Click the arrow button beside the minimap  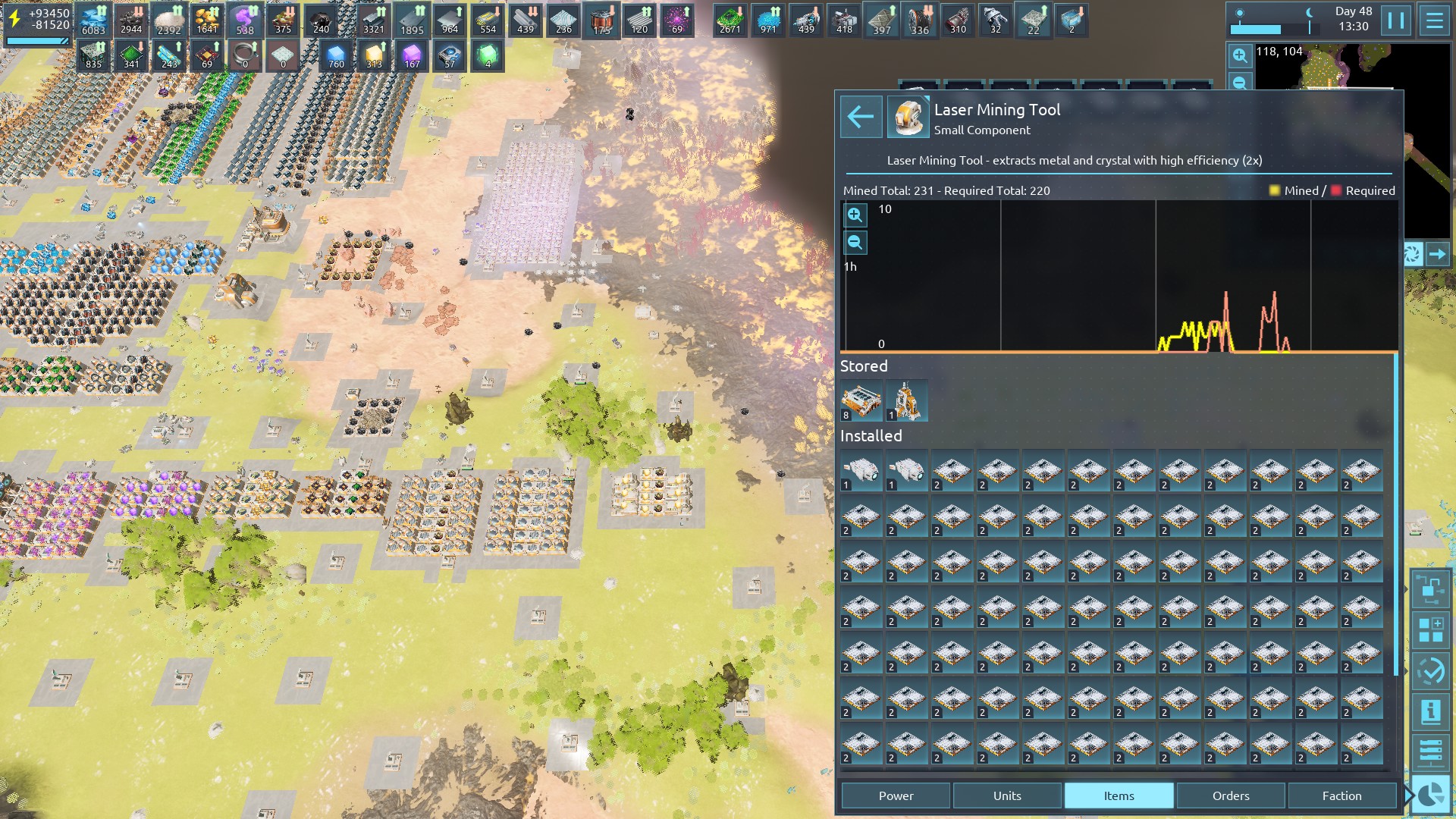(x=1438, y=254)
